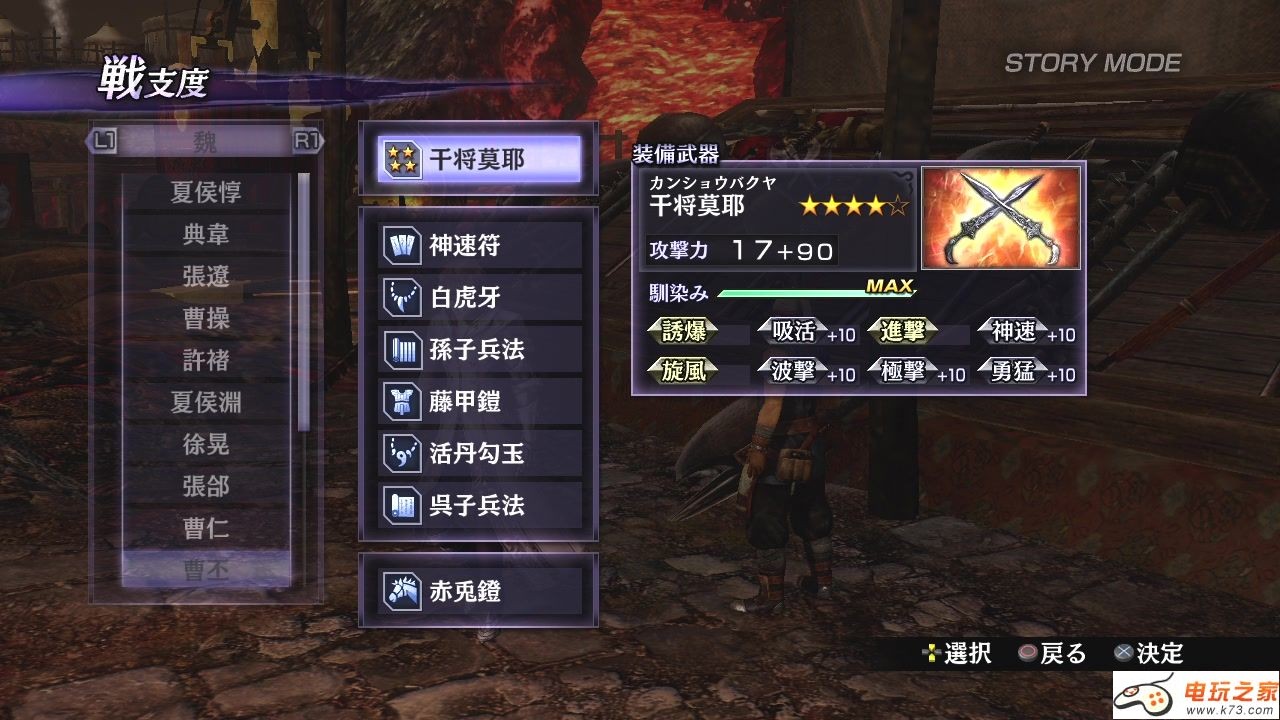Select the 呉子兵法 item

click(481, 506)
